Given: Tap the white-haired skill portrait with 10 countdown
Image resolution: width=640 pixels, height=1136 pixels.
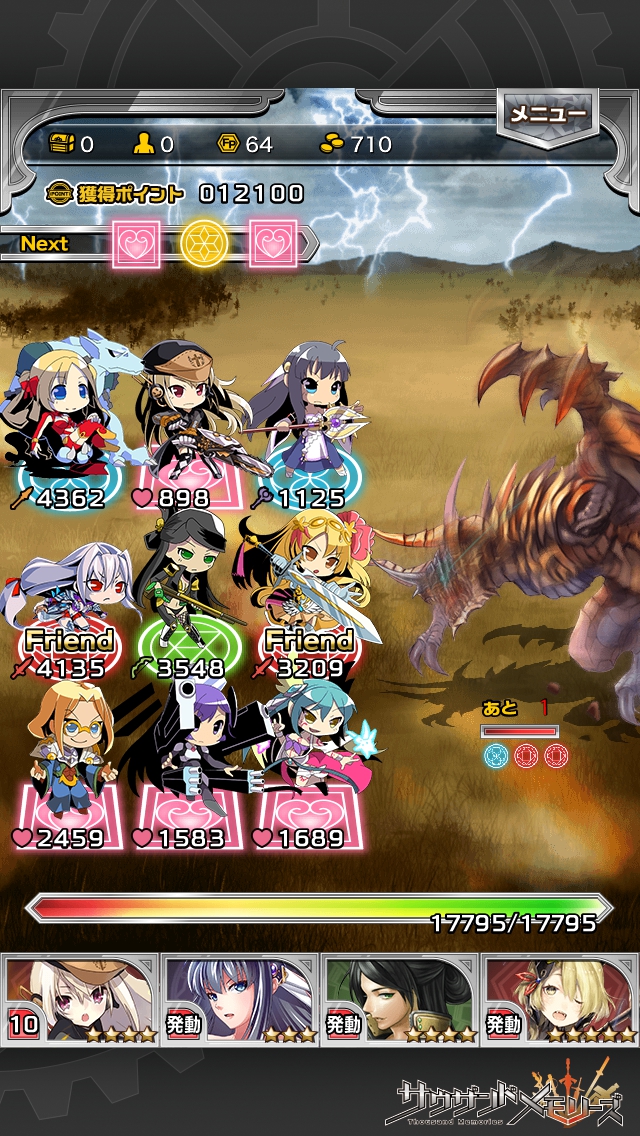Looking at the screenshot, I should click(80, 998).
